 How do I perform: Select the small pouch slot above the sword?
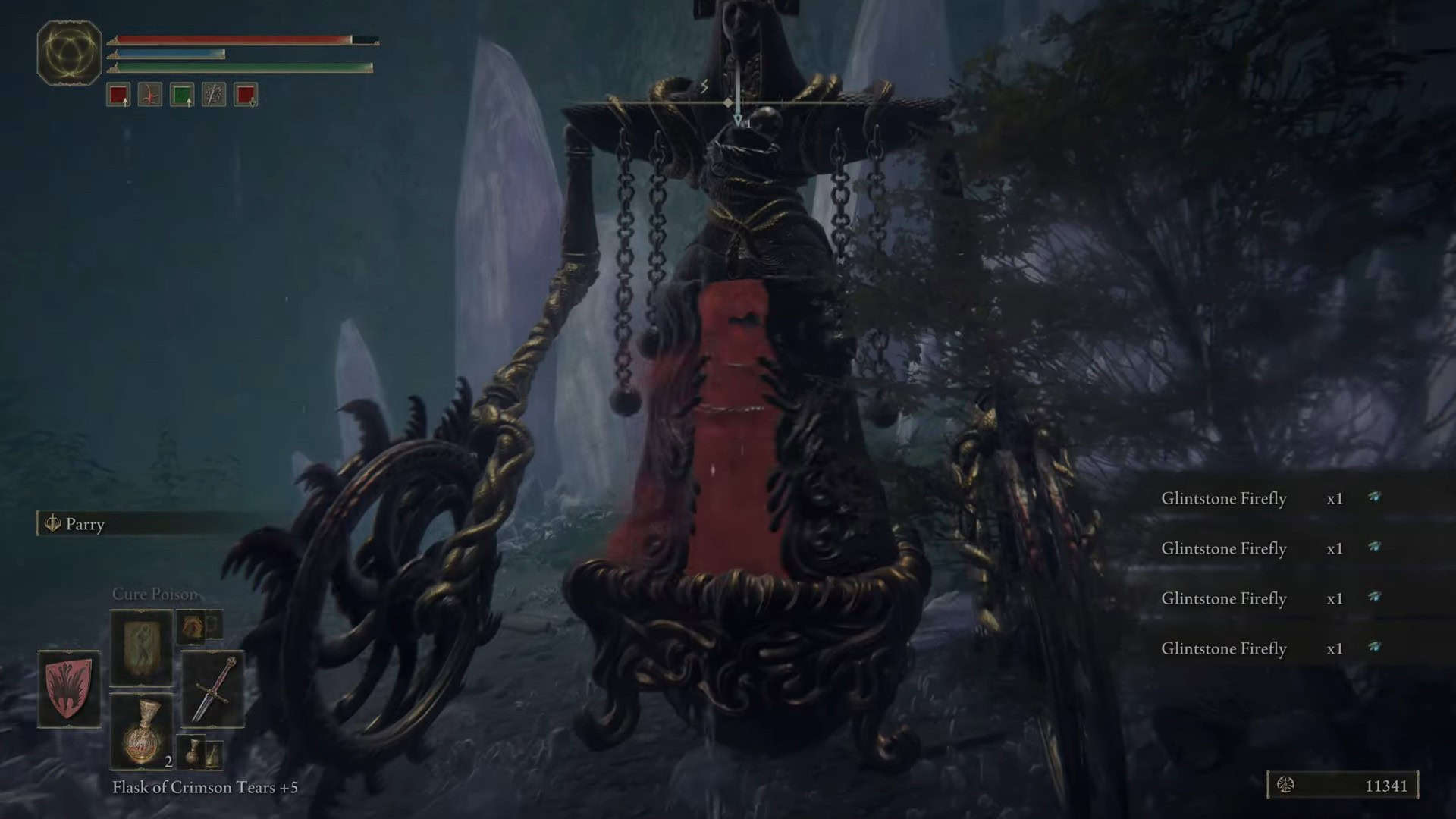point(199,626)
